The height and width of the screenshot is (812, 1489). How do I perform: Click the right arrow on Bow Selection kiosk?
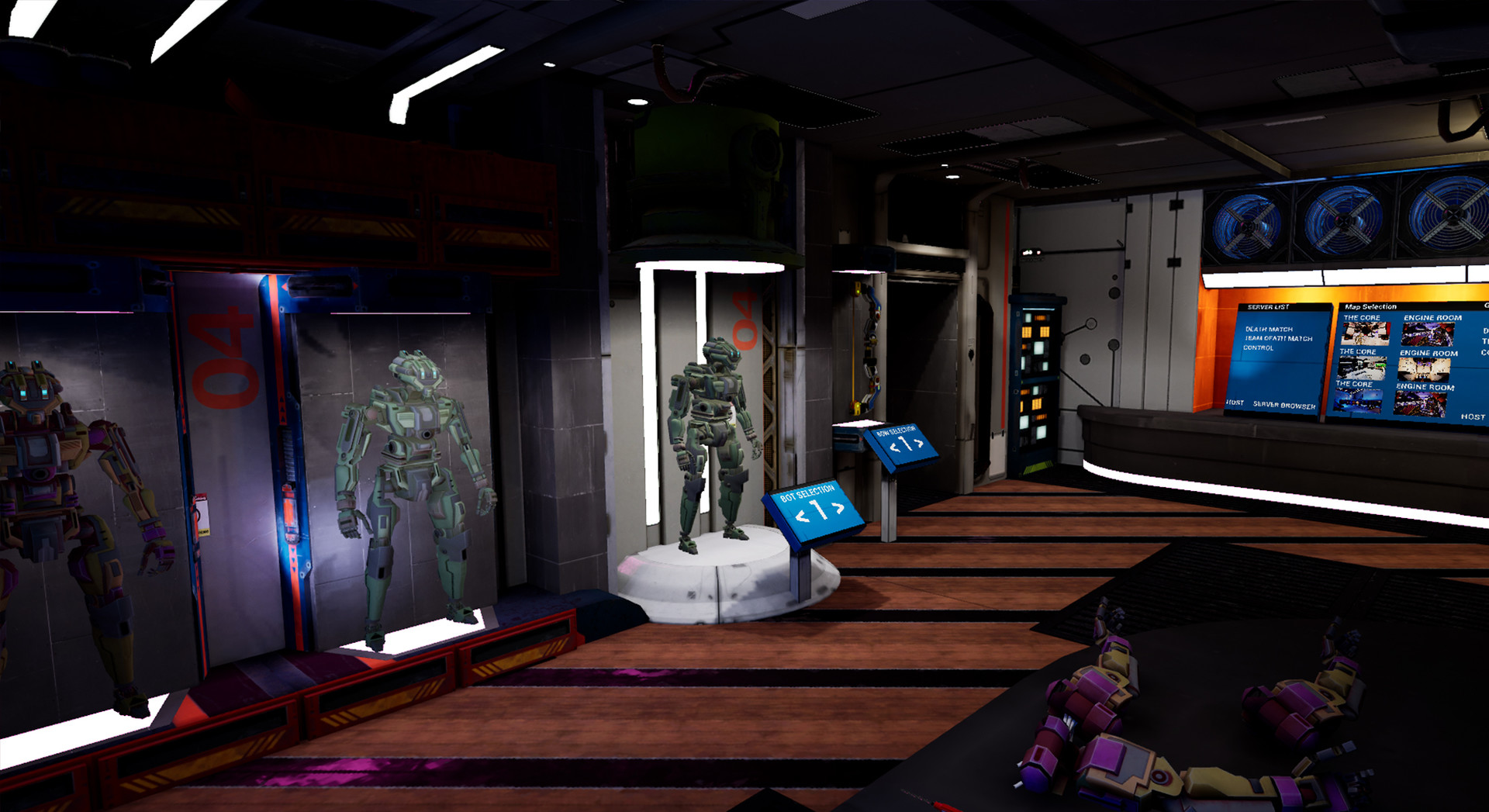click(x=919, y=444)
